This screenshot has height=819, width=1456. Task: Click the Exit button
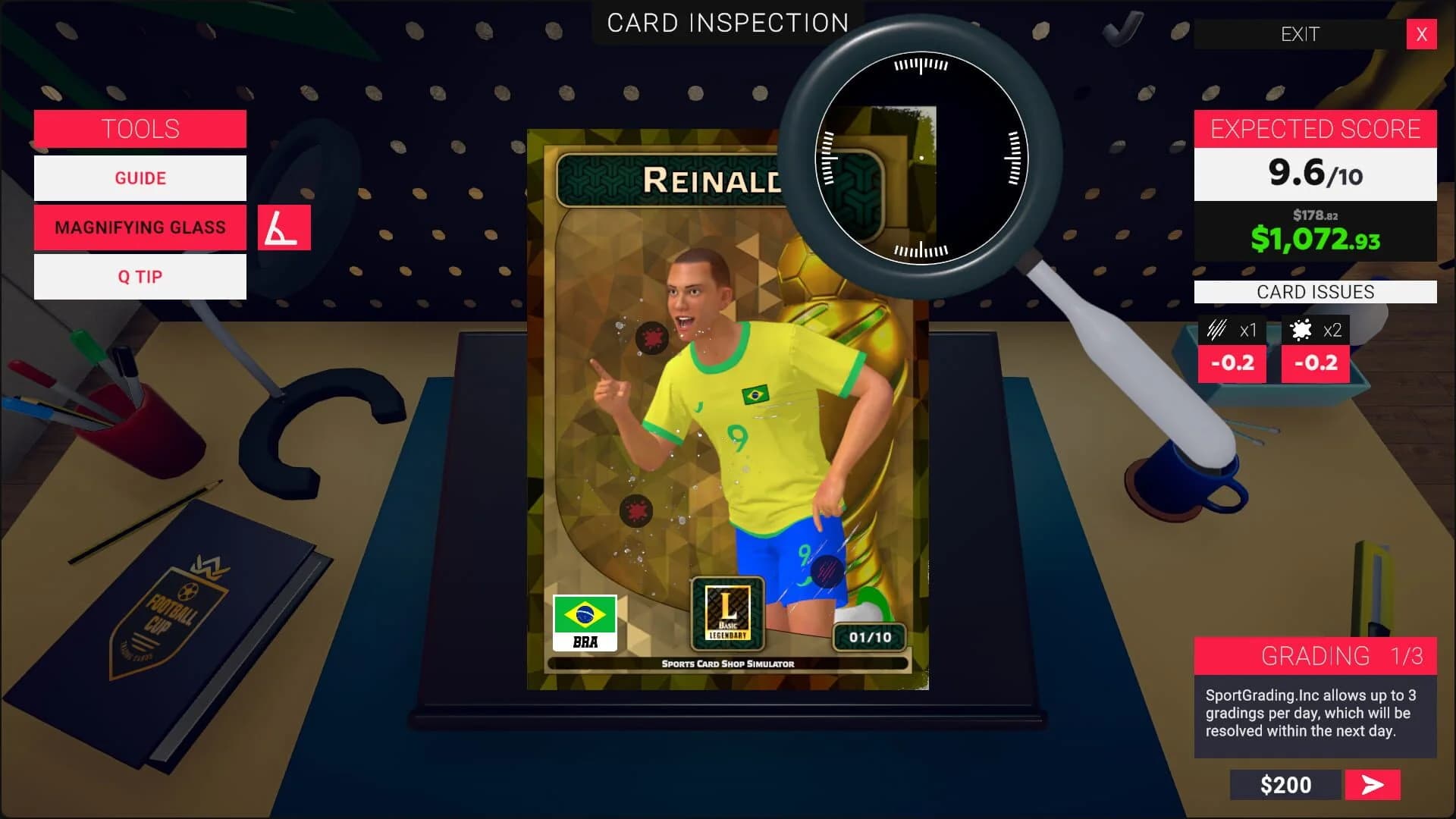[x=1300, y=34]
